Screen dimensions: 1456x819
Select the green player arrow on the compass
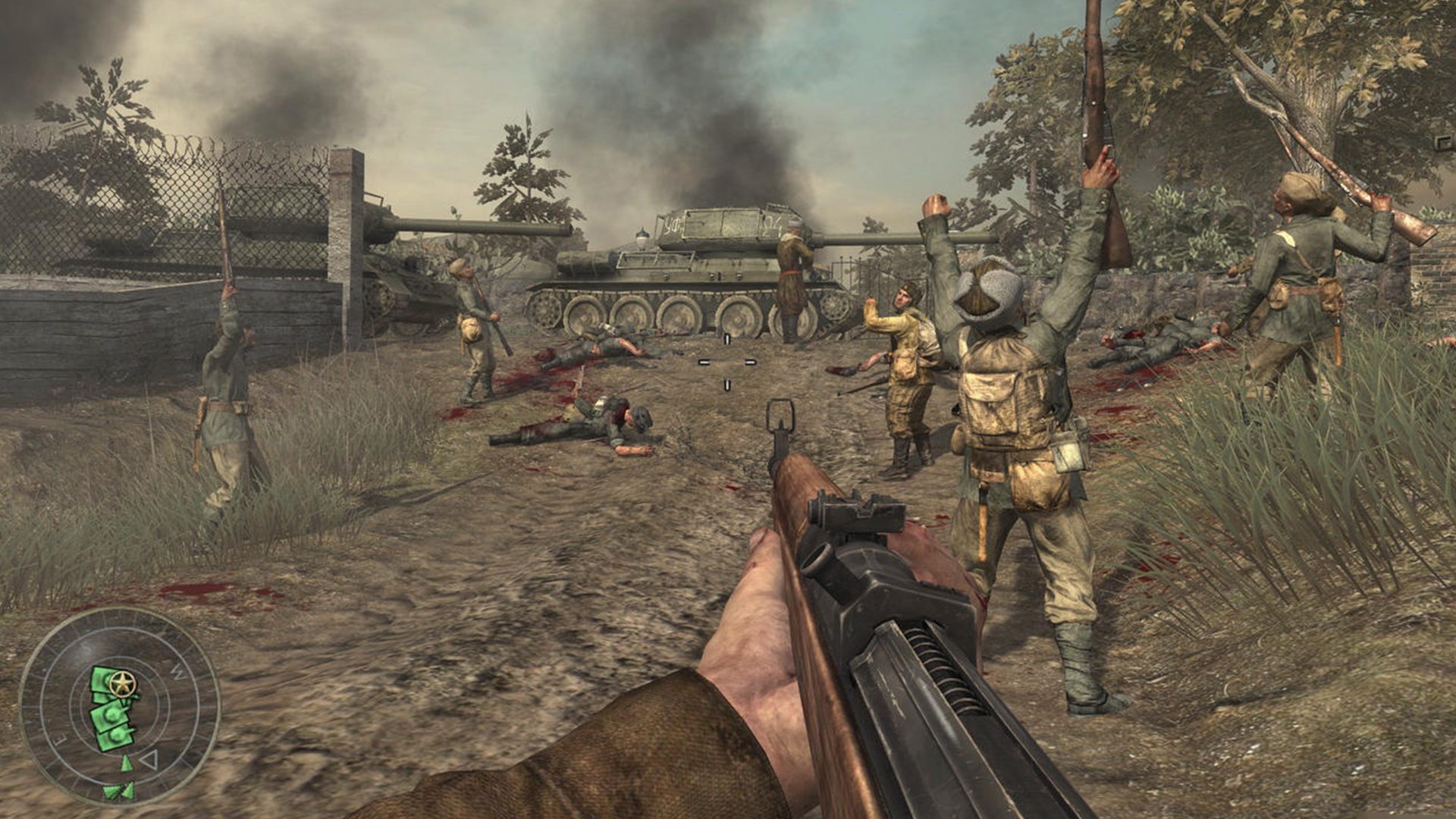(127, 762)
